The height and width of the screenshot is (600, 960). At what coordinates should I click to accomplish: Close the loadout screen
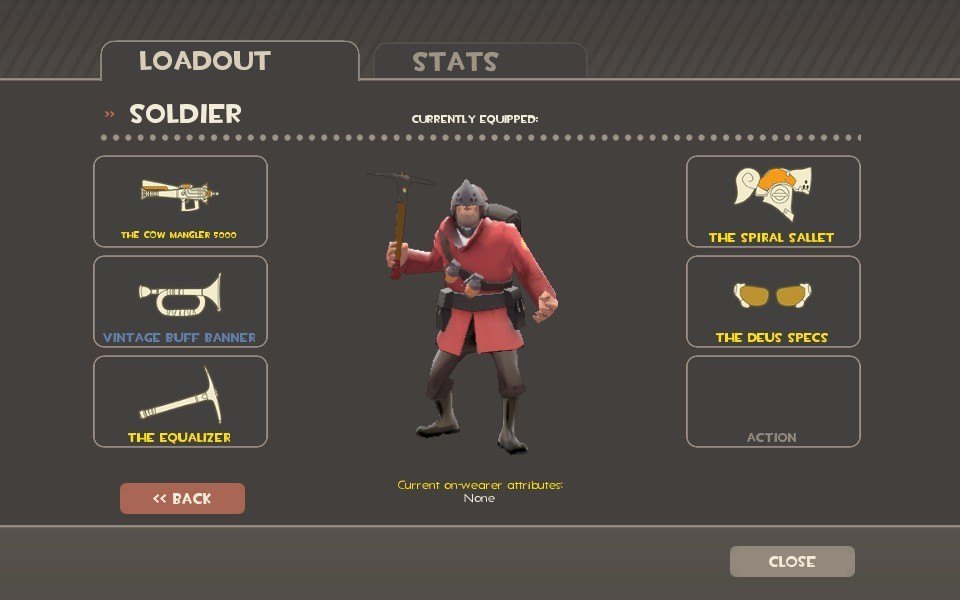click(791, 561)
